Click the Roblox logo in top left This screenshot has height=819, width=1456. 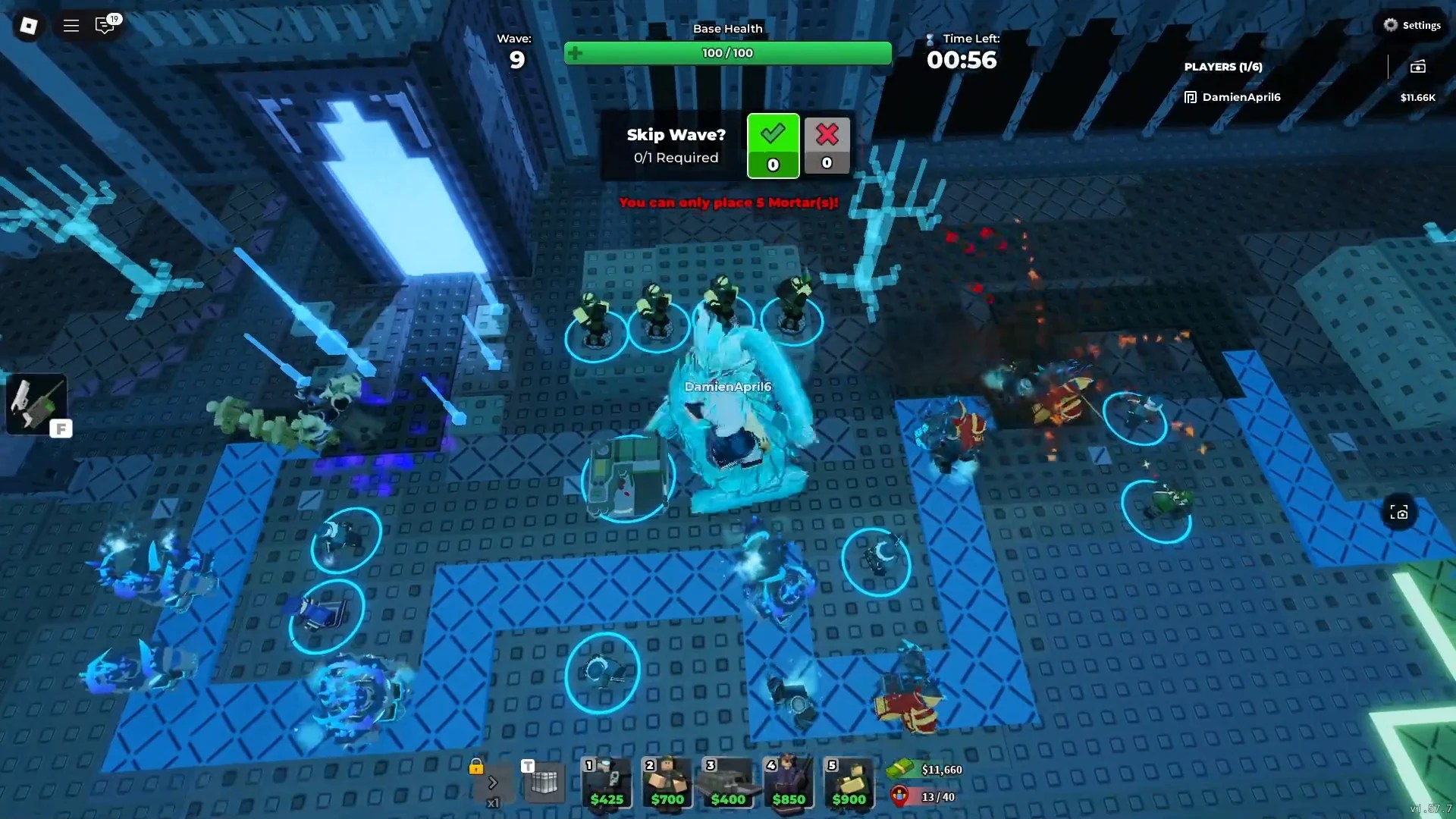27,25
